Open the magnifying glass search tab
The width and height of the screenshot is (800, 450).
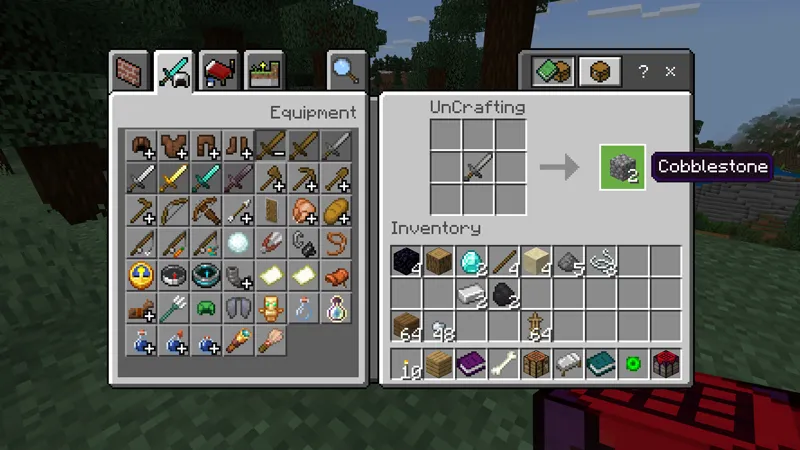click(x=346, y=70)
